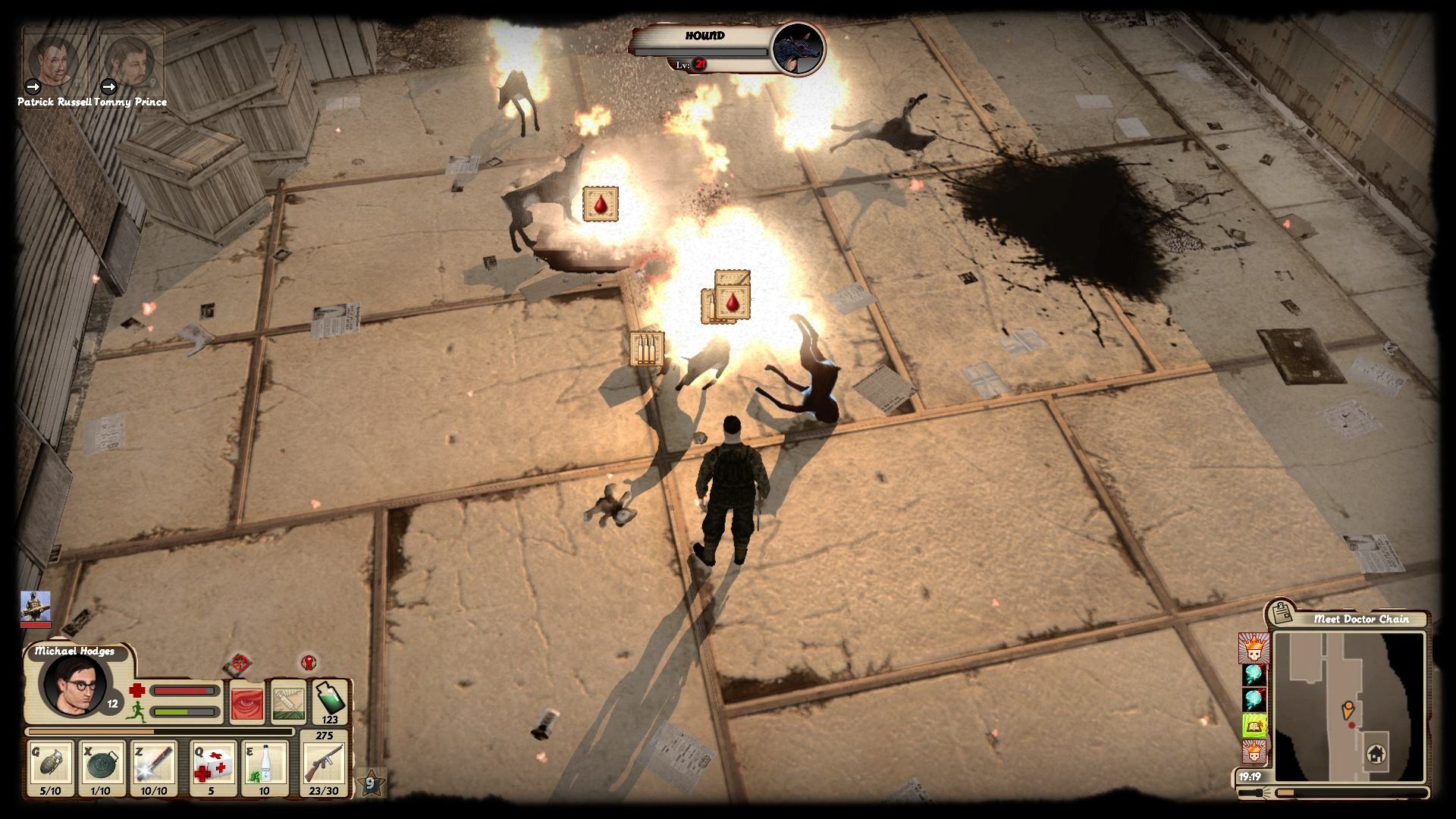1456x819 pixels.
Task: Click the soldier statue icon
Action: tap(35, 608)
